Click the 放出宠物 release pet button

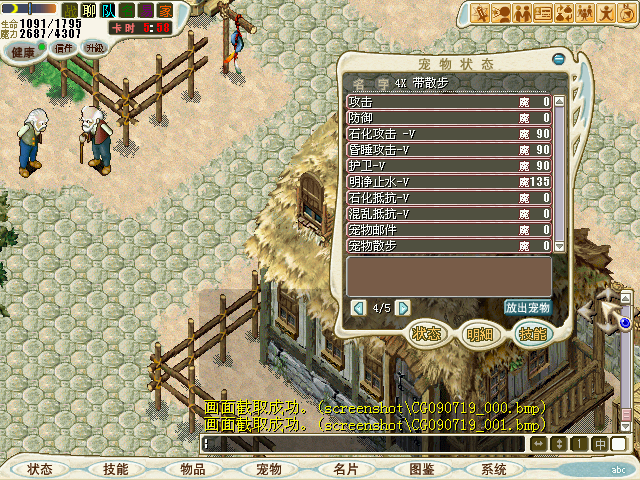pyautogui.click(x=528, y=308)
